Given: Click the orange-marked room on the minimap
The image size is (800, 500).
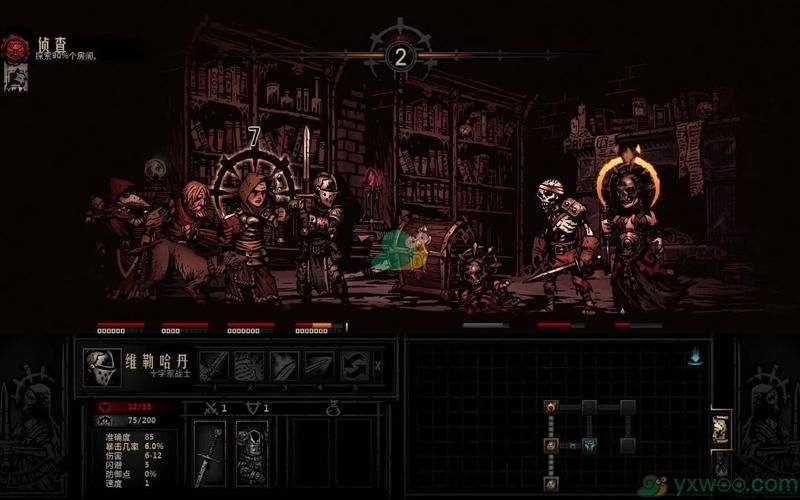Looking at the screenshot, I should [551, 406].
